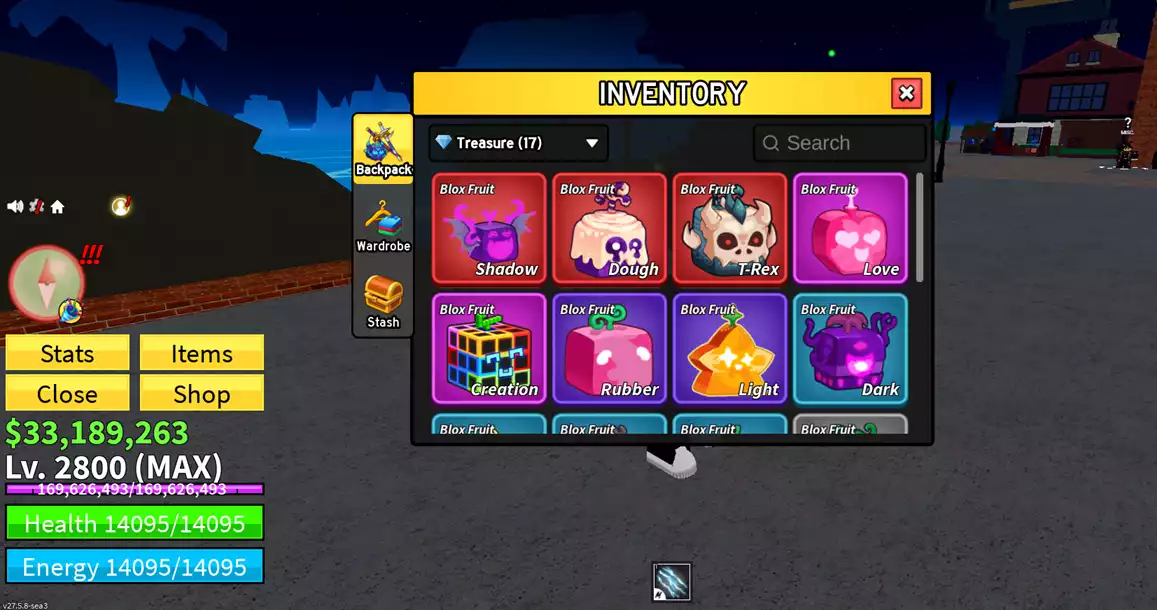Choose the Rubber fruit
Screen dimensions: 1157x610
click(x=609, y=348)
